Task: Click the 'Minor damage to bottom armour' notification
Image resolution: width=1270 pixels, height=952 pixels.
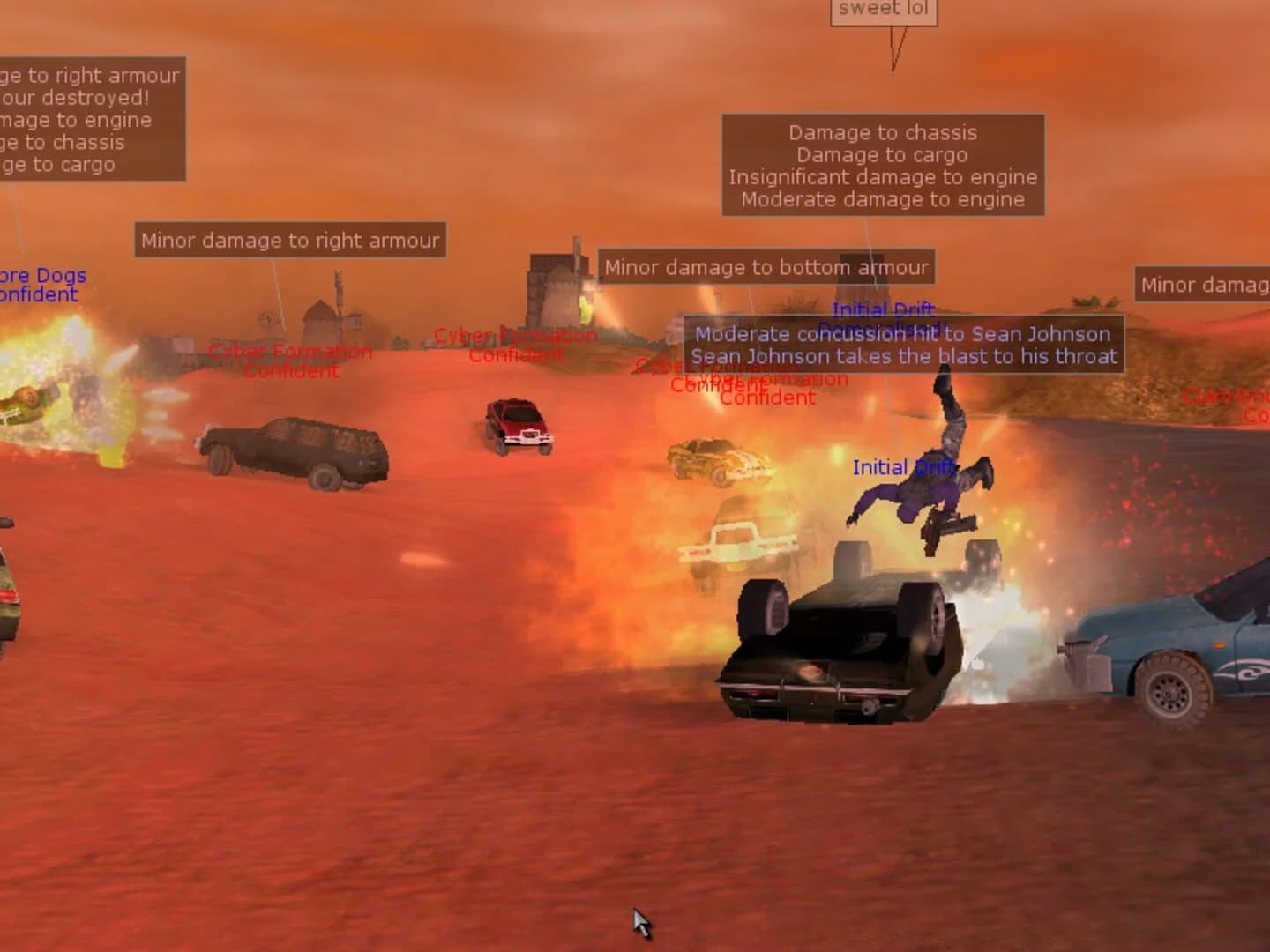Action: pos(766,267)
